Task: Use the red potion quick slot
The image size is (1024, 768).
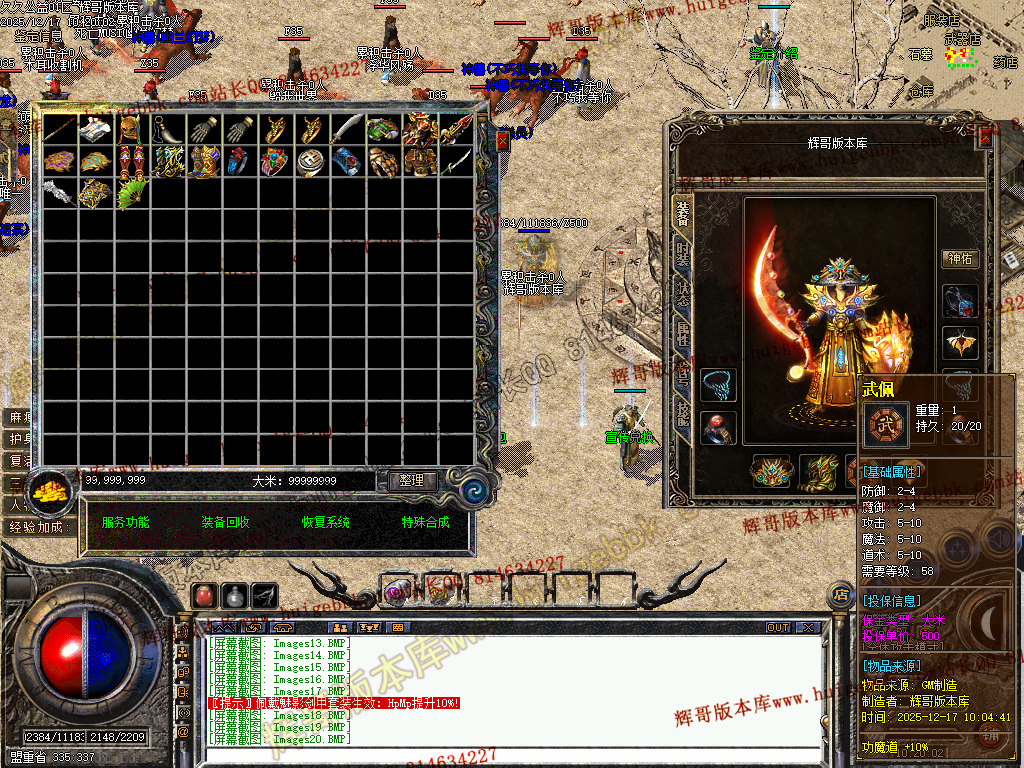Action: [x=204, y=596]
